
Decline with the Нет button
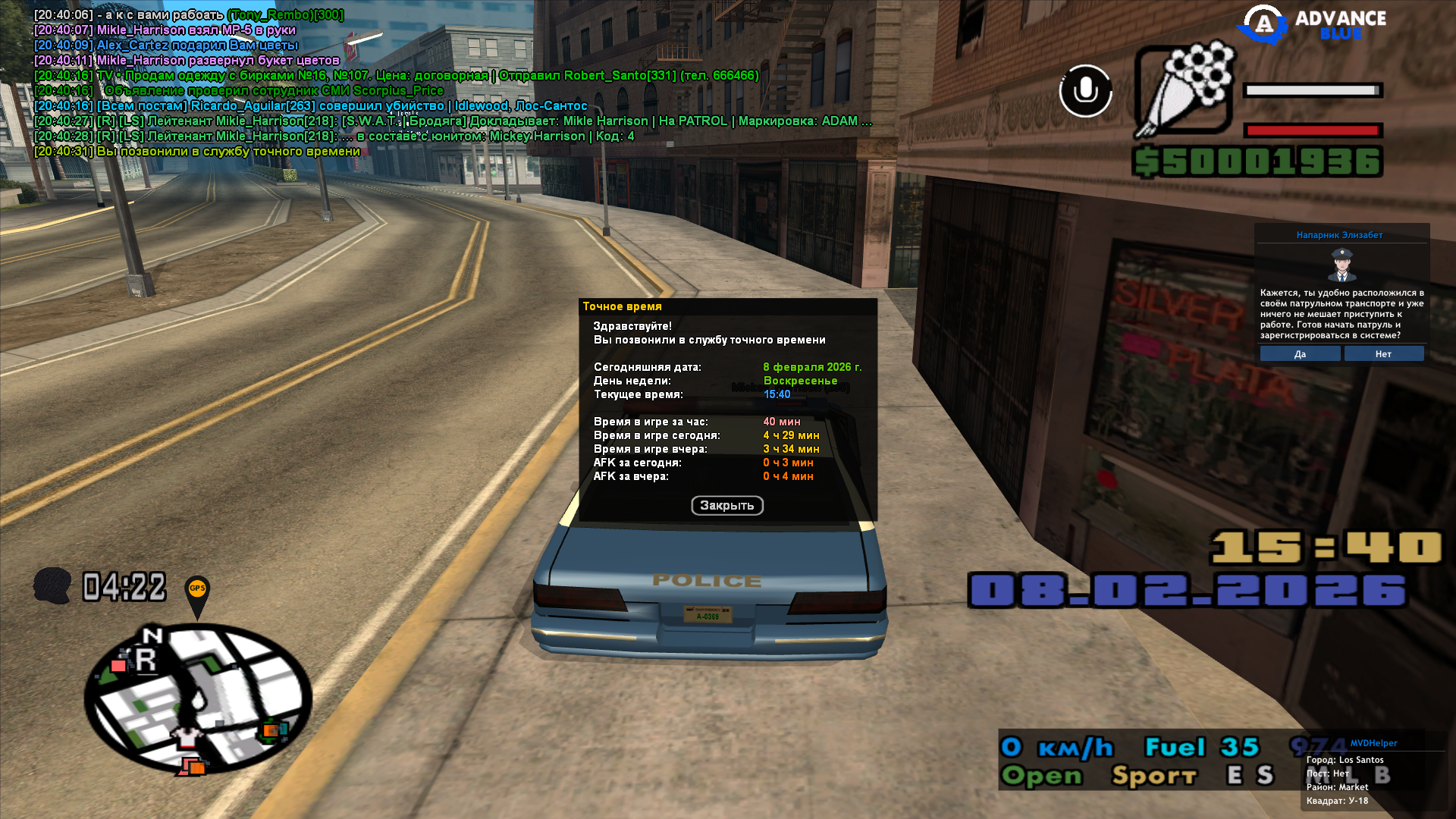(x=1383, y=354)
